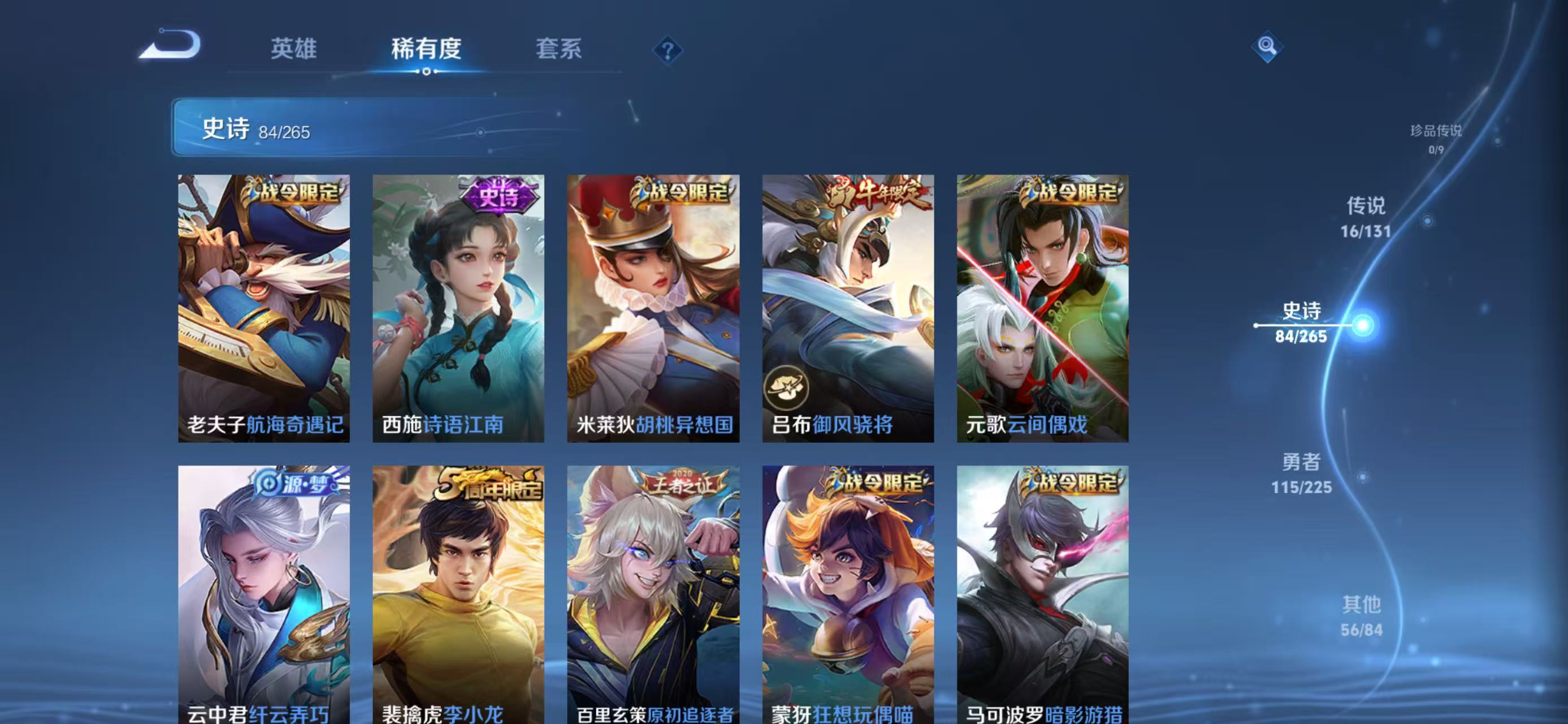Choose the 米莱狄 胡桃异想国 skin card

pos(653,308)
